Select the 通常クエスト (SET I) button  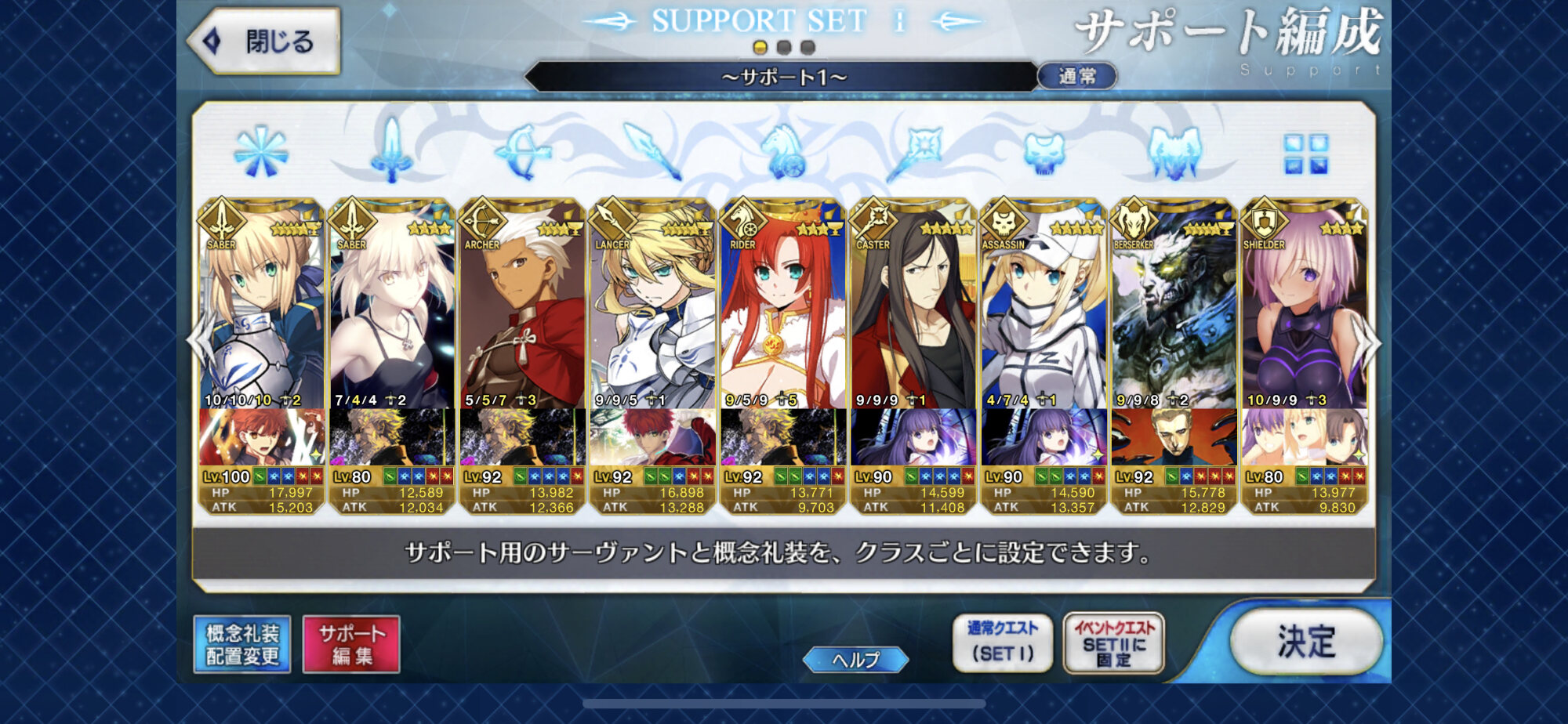[1002, 642]
